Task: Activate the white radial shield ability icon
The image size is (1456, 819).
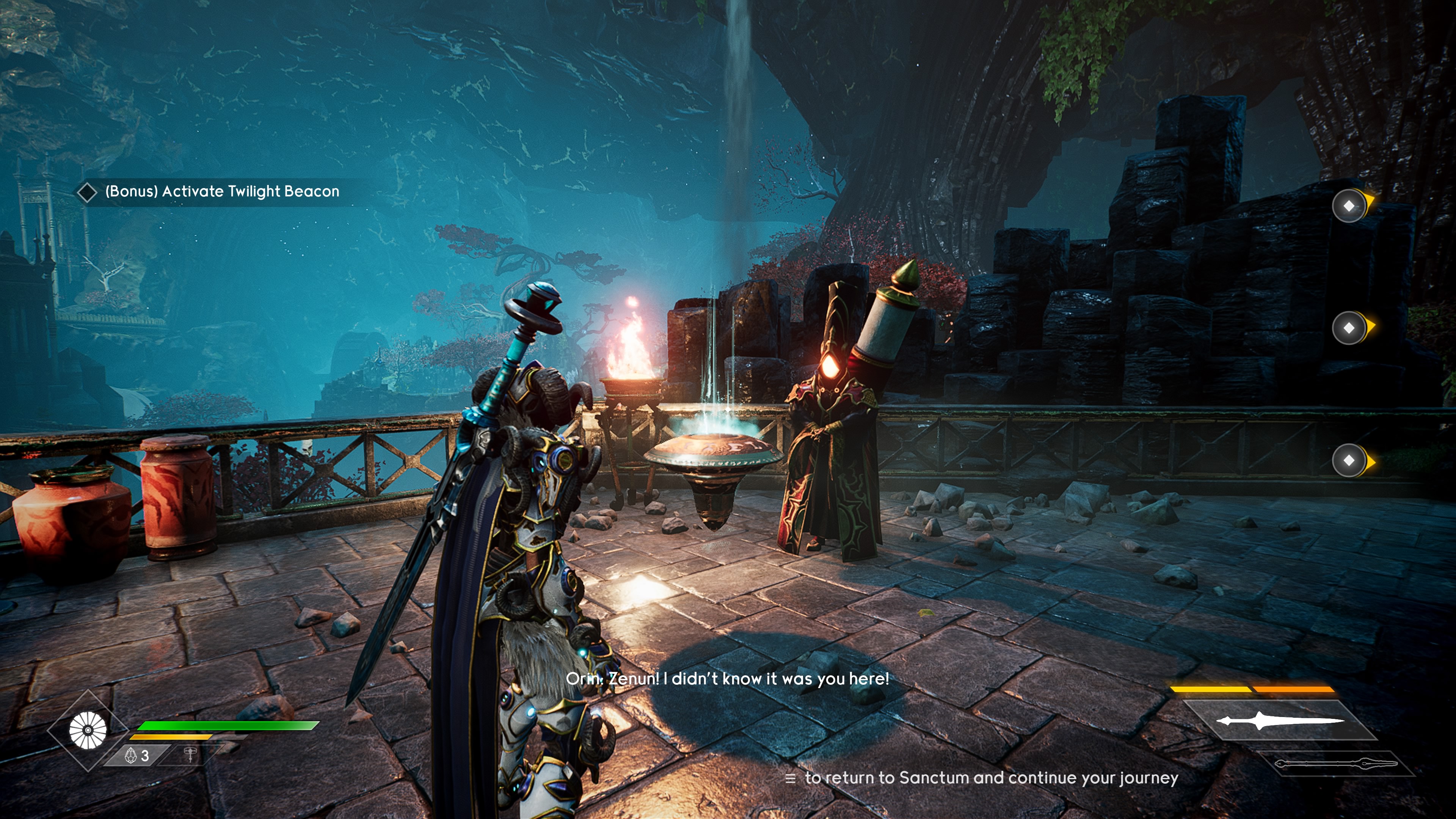Action: 88,730
